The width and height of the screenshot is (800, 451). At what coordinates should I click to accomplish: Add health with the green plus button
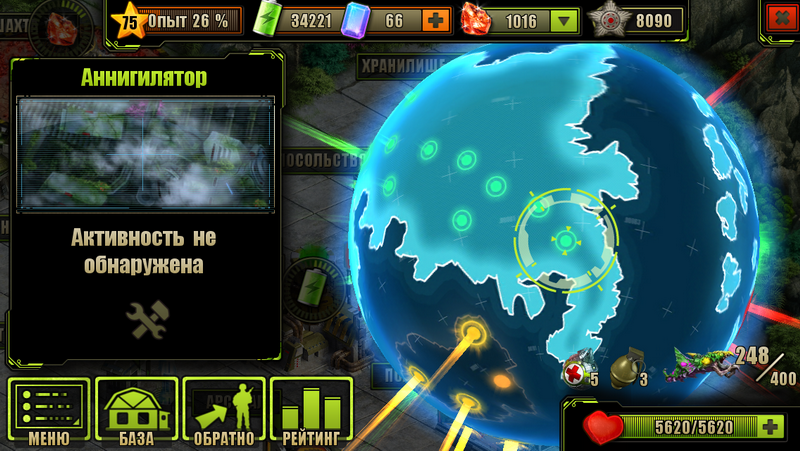pos(771,427)
